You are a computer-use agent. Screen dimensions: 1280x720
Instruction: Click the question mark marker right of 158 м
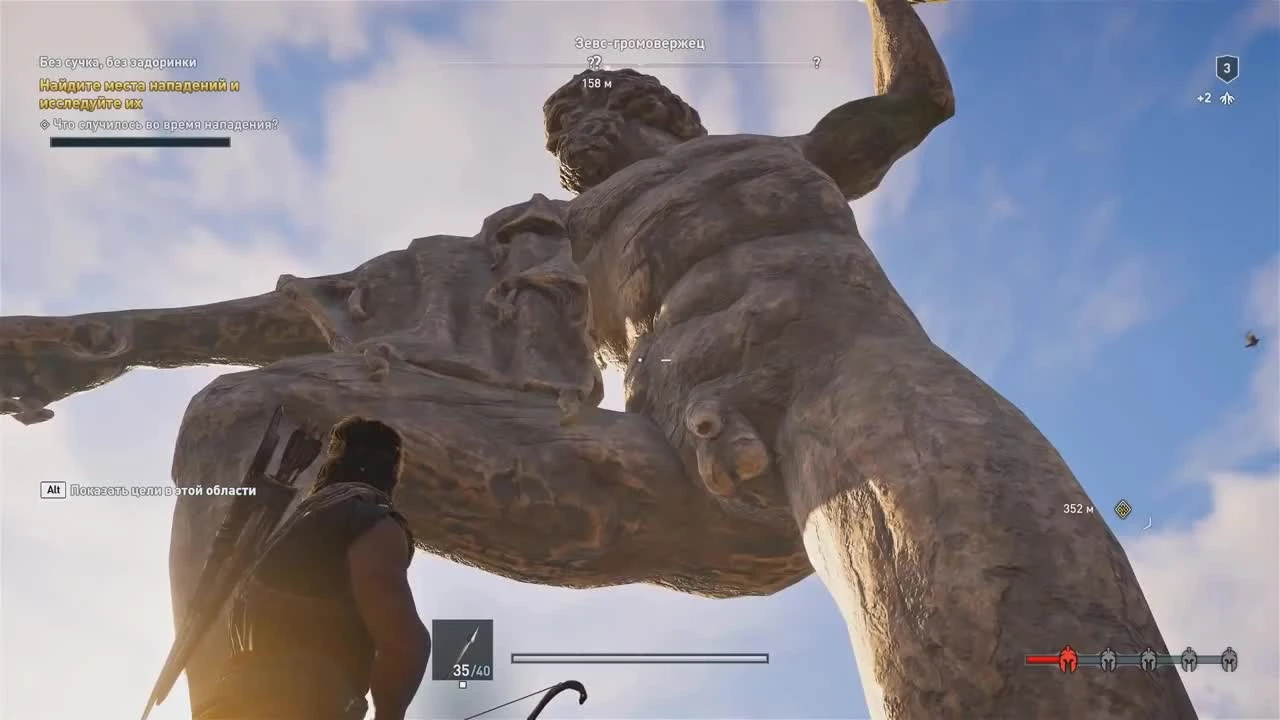(x=817, y=63)
